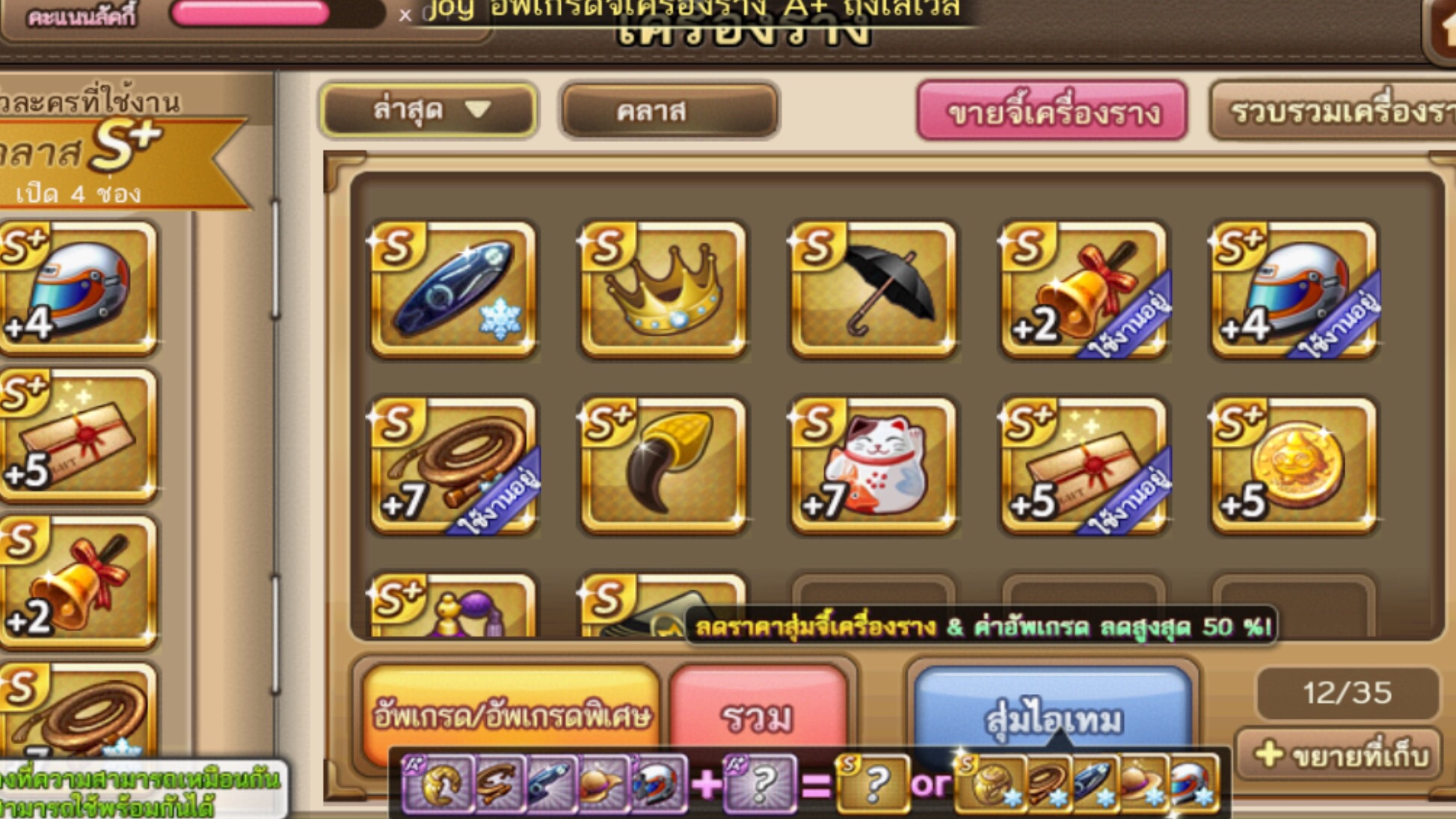Tap the blue สุ่มไอเทม random item button
Viewport: 1456px width, 819px height.
pyautogui.click(x=1053, y=711)
